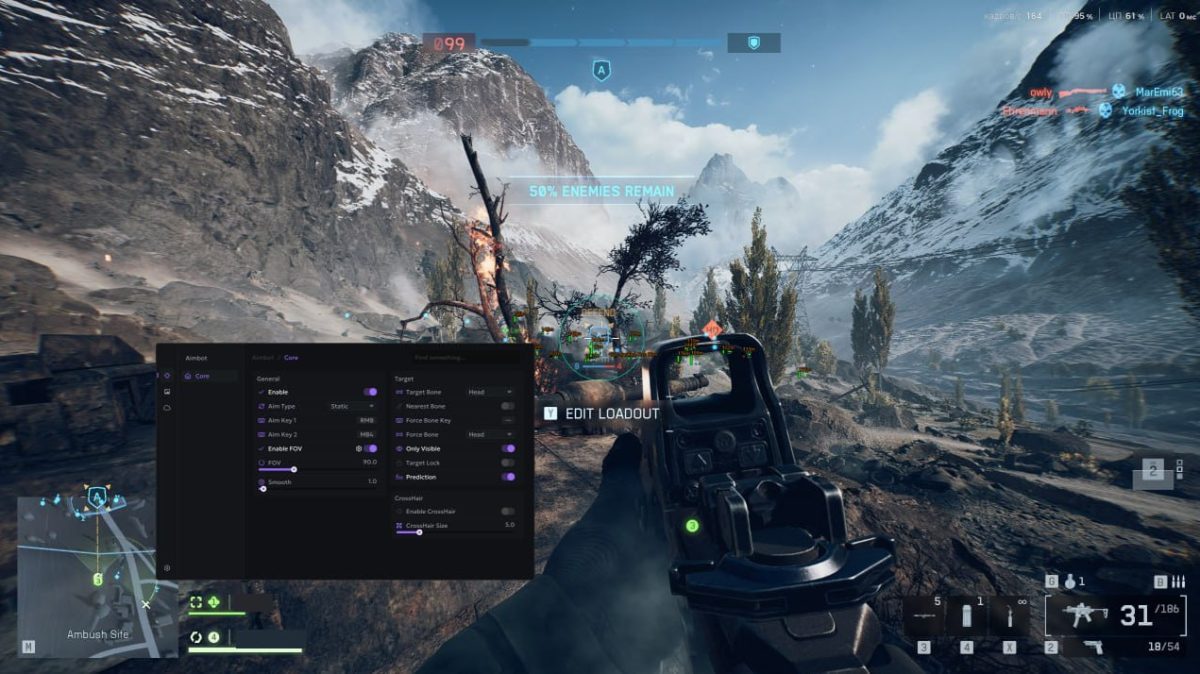Toggle the Enable CrossHair switch in overlay
Image resolution: width=1200 pixels, height=674 pixels.
[x=508, y=511]
